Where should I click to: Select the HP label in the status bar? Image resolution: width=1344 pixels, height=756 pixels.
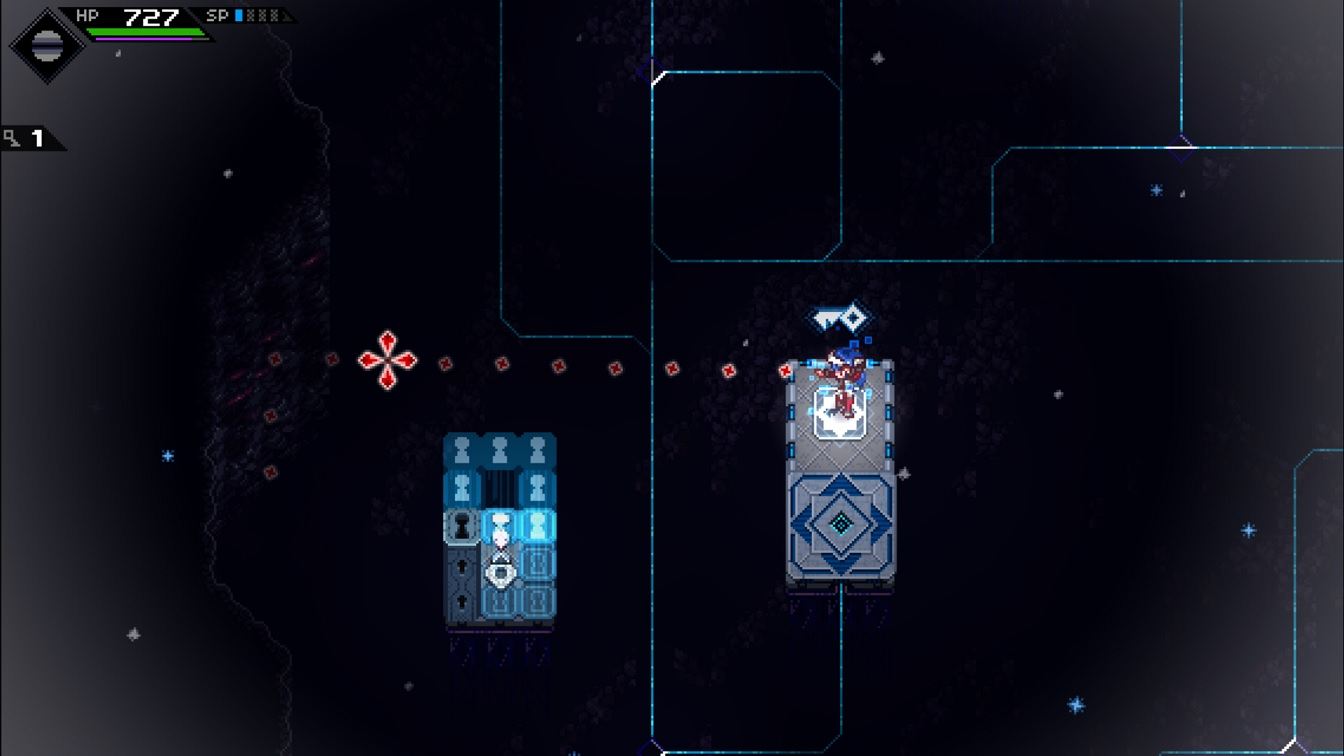coord(88,15)
